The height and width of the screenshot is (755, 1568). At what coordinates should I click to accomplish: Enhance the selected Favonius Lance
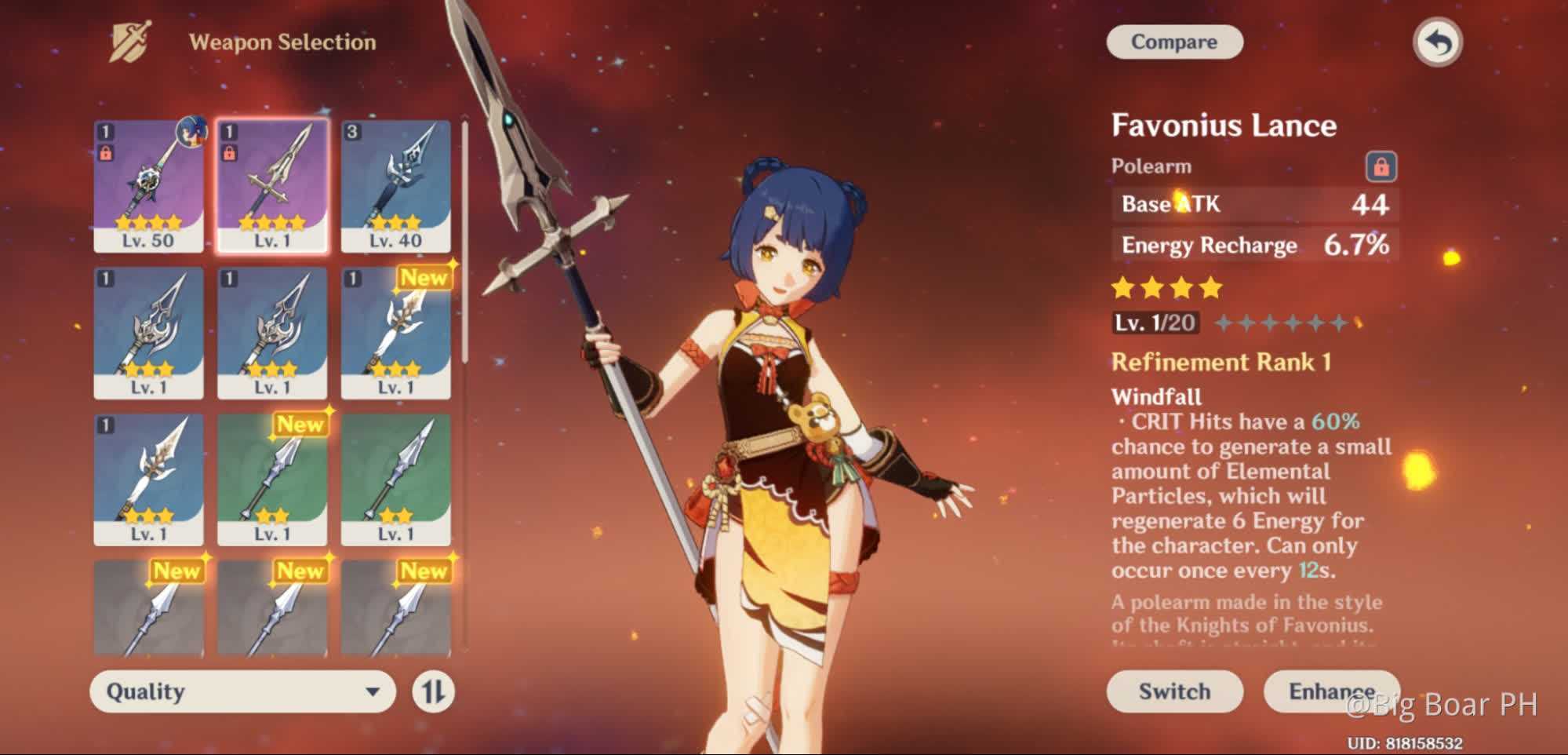(1330, 691)
